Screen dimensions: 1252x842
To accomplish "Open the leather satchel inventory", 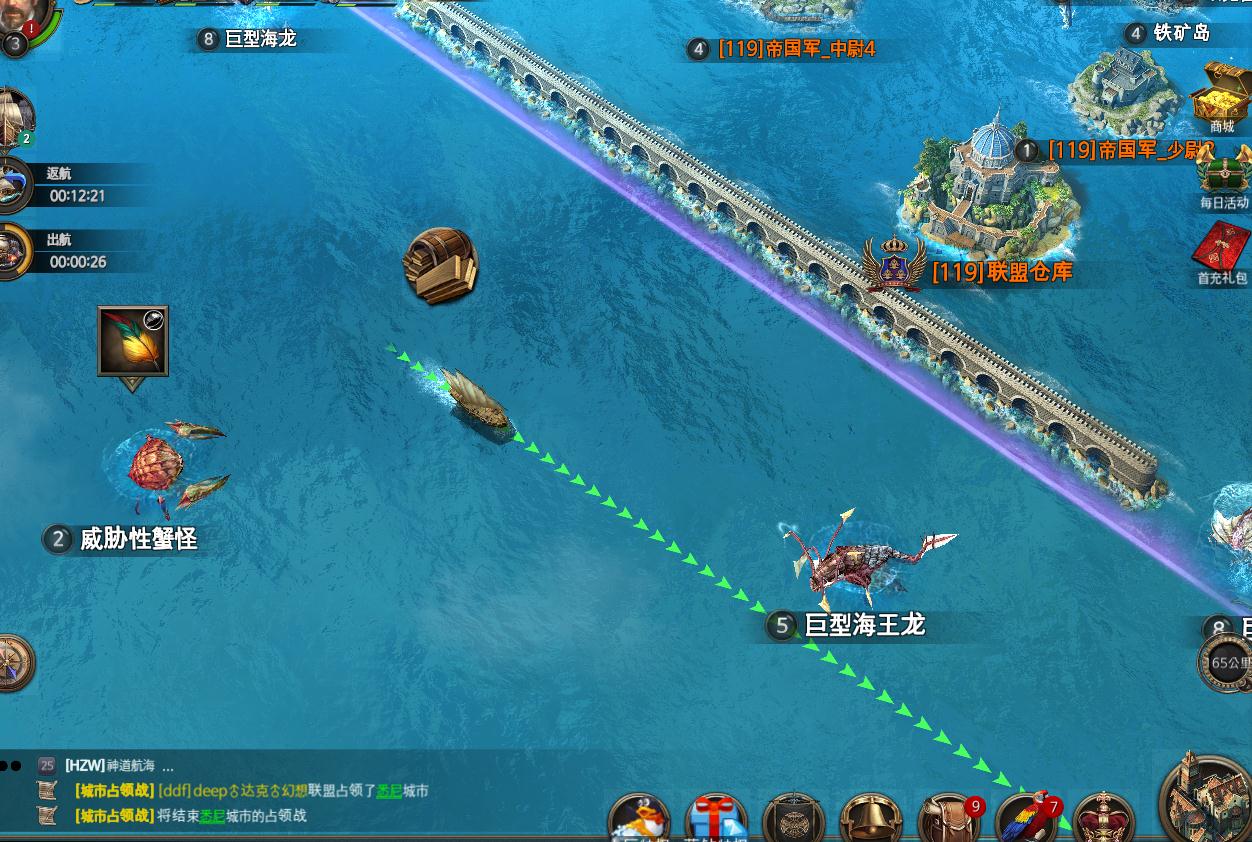I will tap(948, 822).
